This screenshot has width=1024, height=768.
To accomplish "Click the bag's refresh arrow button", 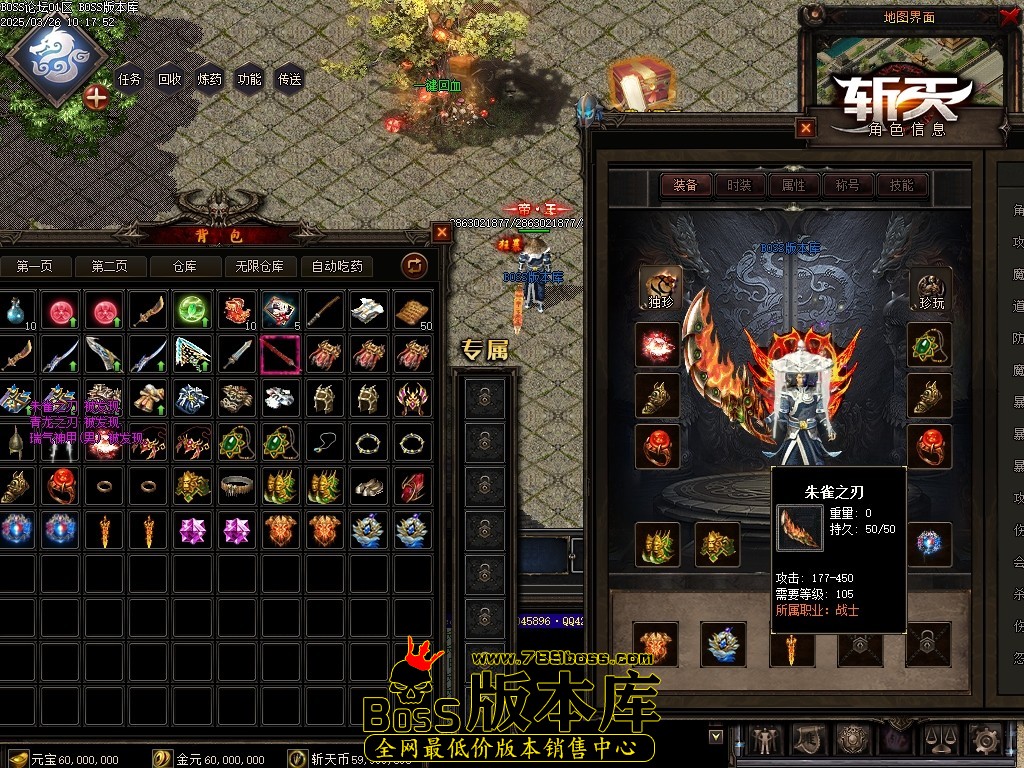I will (414, 265).
